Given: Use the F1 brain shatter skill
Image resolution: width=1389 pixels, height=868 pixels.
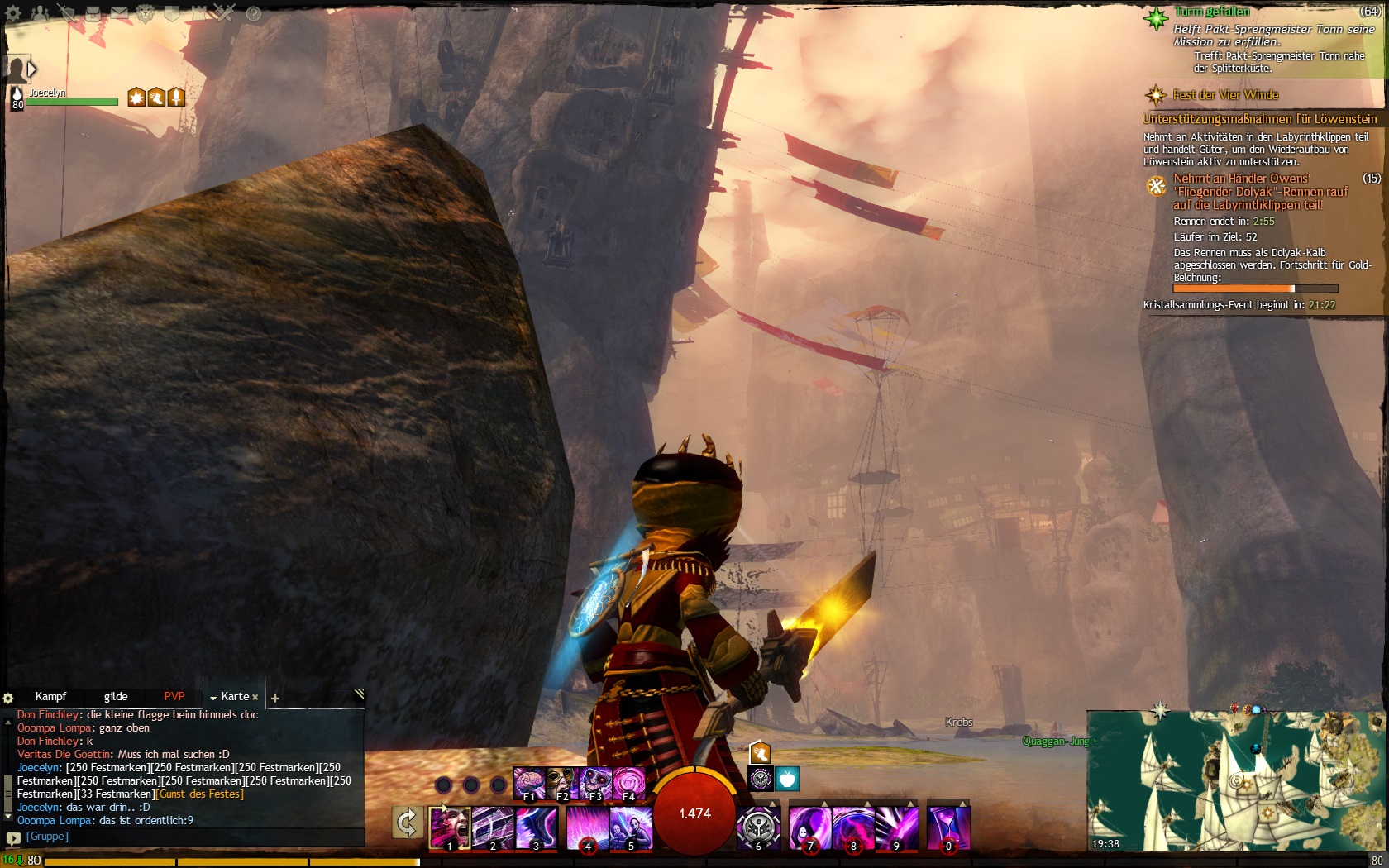Looking at the screenshot, I should pyautogui.click(x=528, y=783).
